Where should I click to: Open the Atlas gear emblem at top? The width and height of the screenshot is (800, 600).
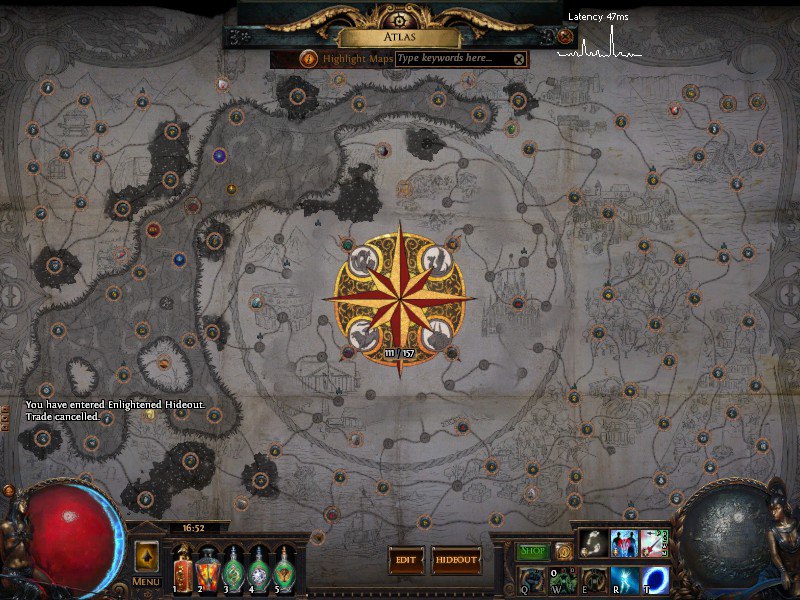click(x=400, y=20)
